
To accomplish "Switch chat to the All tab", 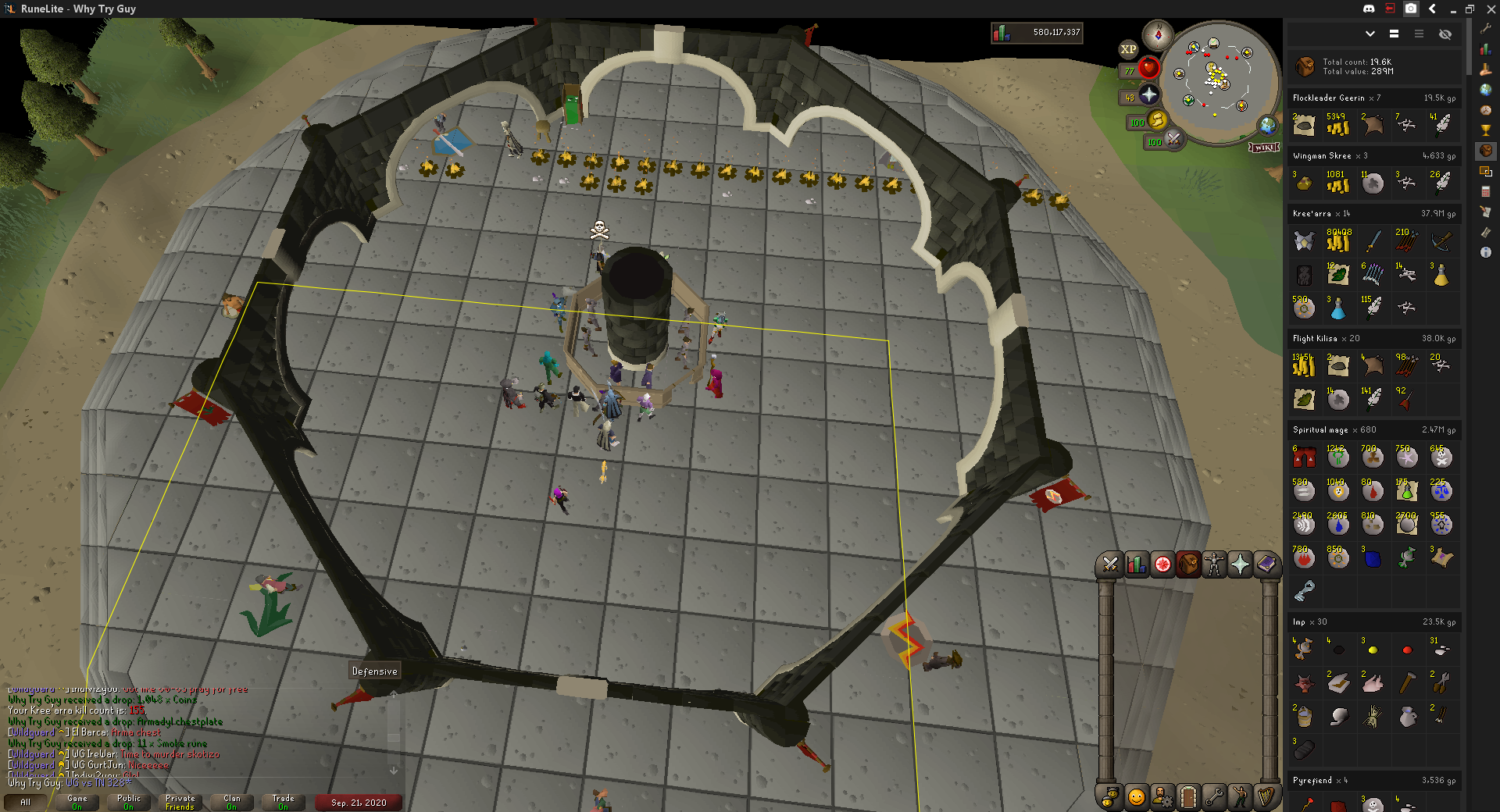I will 26,802.
